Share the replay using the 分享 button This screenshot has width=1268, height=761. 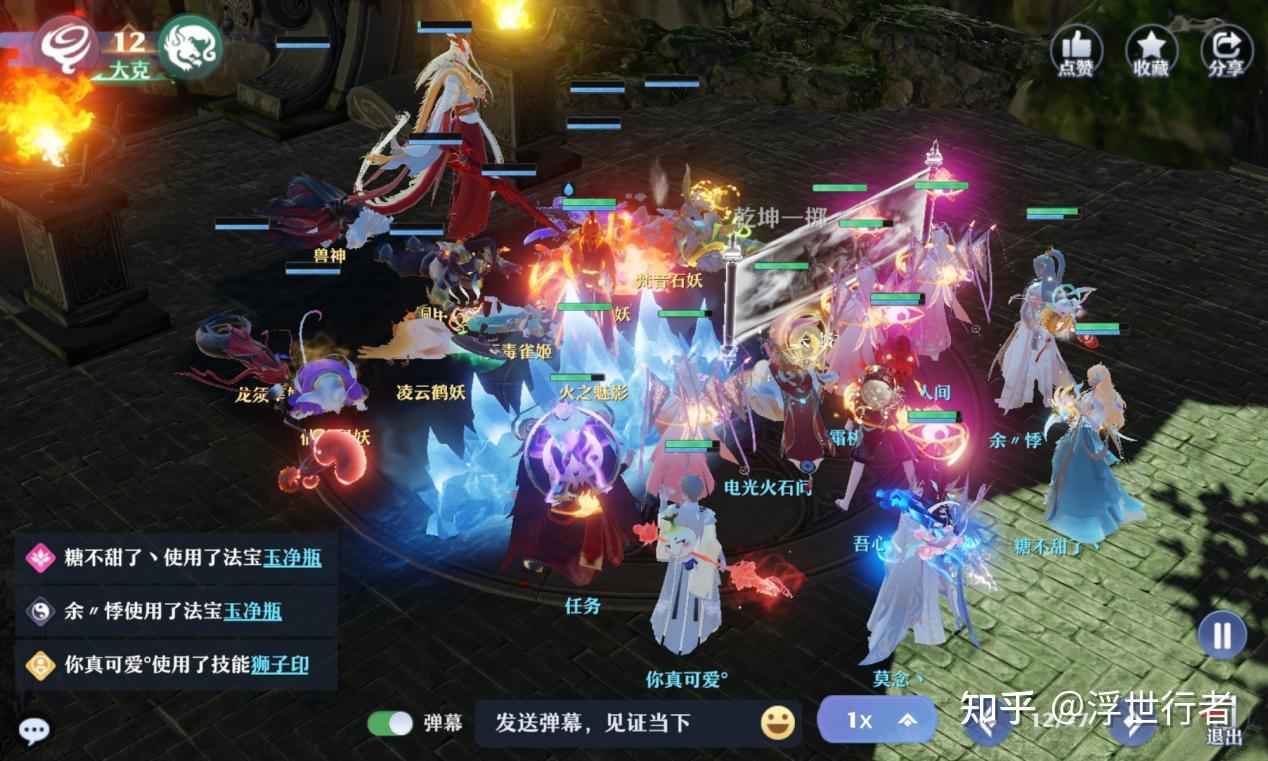pyautogui.click(x=1226, y=50)
